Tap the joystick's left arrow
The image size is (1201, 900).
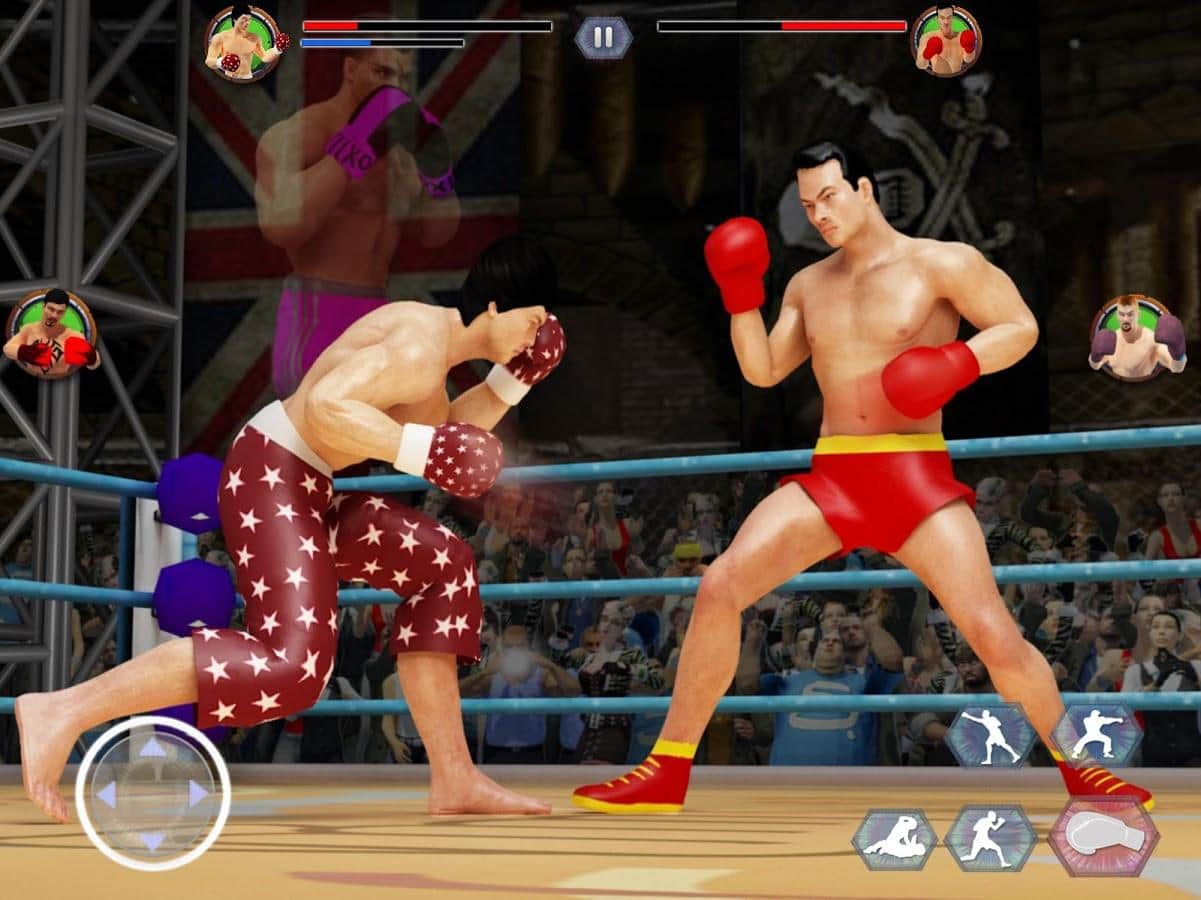click(x=105, y=794)
